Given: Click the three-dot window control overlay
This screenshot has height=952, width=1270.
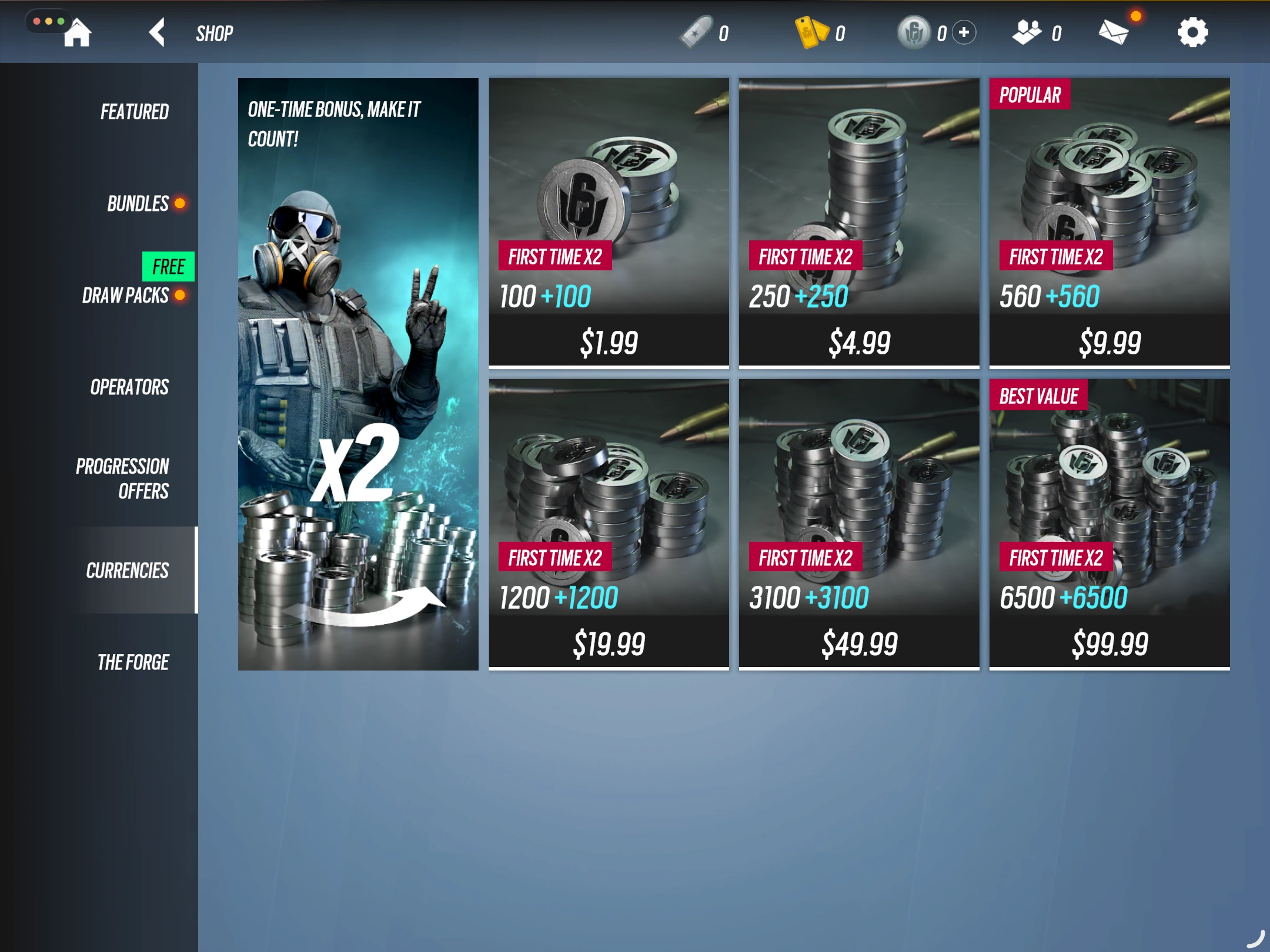Looking at the screenshot, I should coord(48,21).
